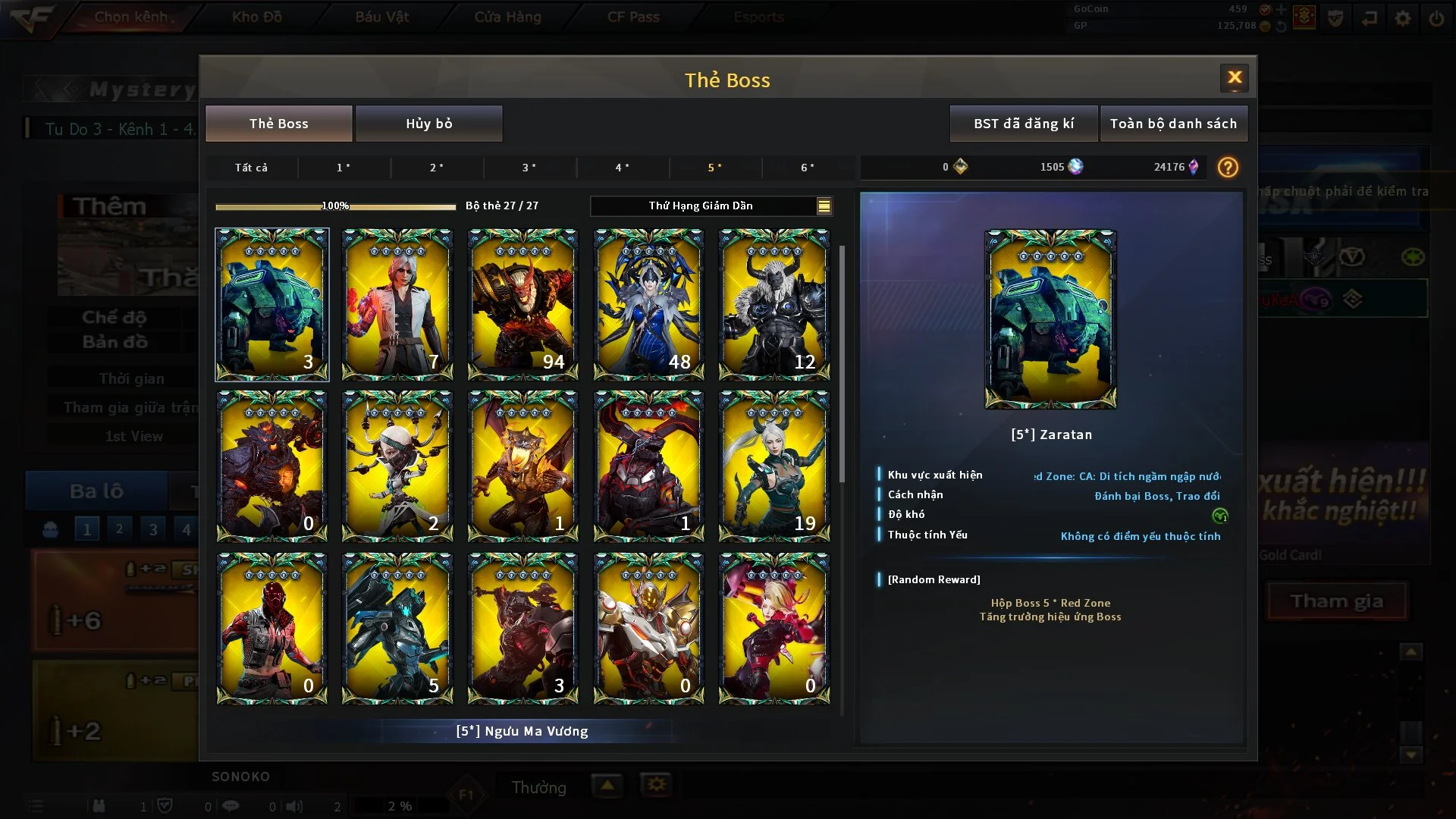Open BST đã đăng kí list
The height and width of the screenshot is (819, 1456).
pyautogui.click(x=1023, y=124)
